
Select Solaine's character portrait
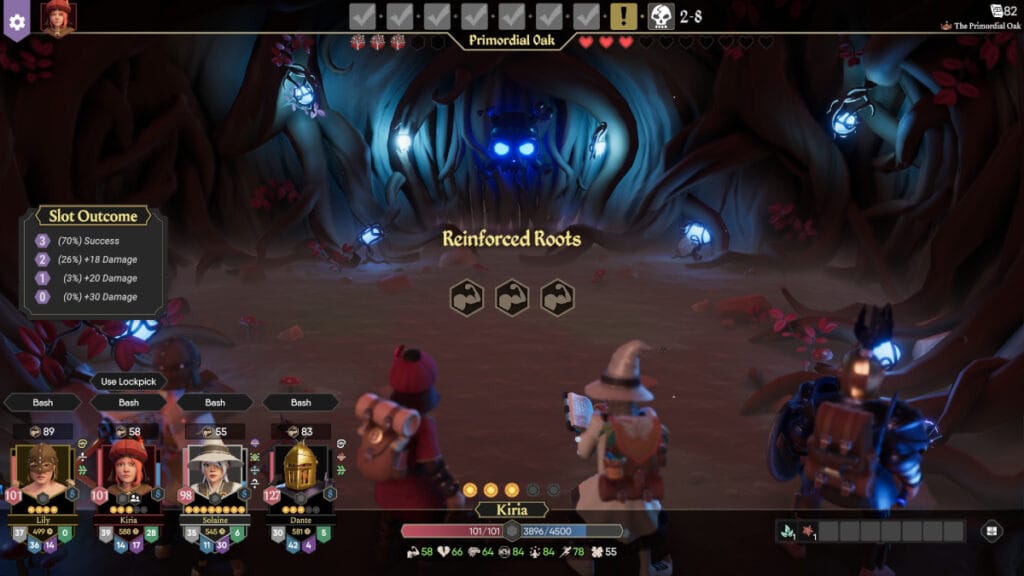click(214, 467)
